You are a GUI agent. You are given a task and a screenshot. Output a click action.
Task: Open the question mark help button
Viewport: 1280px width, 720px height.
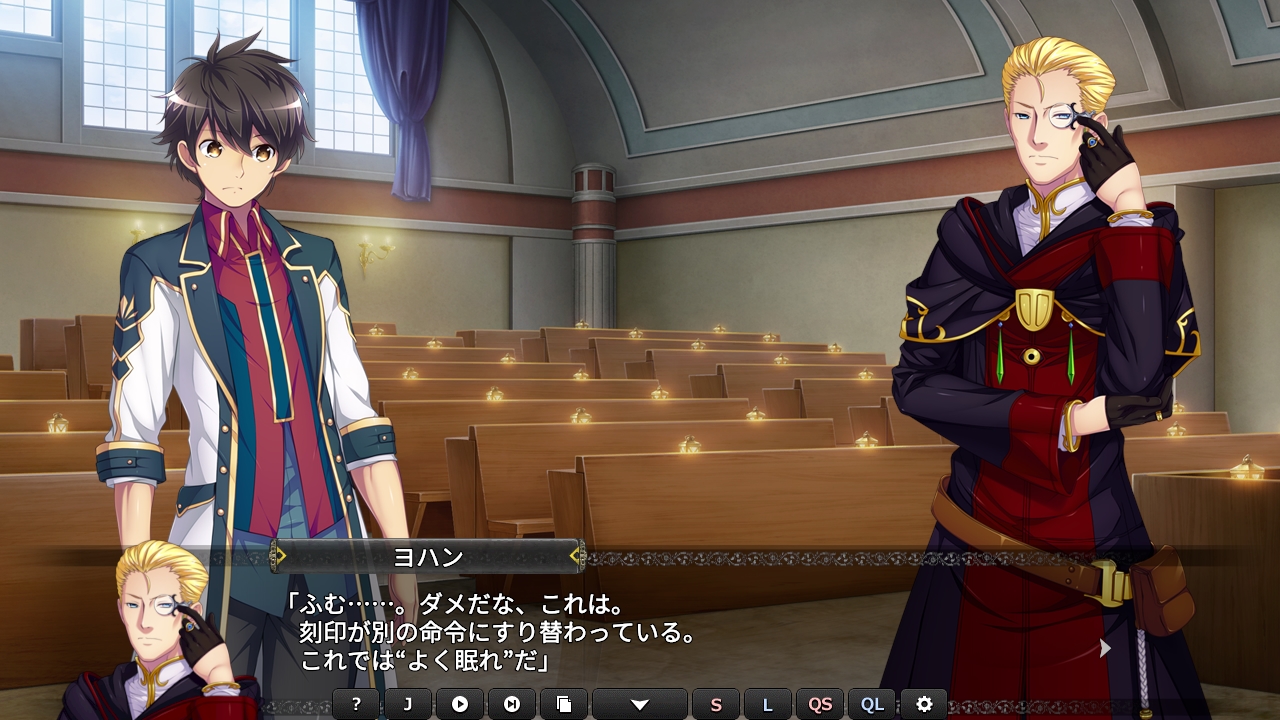356,704
